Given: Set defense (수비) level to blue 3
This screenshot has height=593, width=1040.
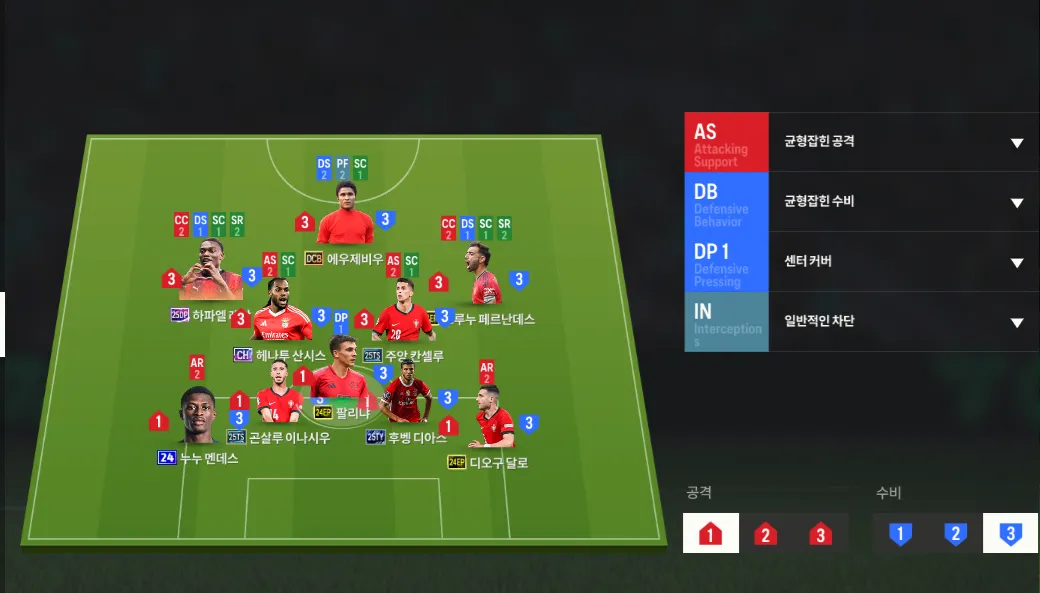Looking at the screenshot, I should (x=1010, y=533).
